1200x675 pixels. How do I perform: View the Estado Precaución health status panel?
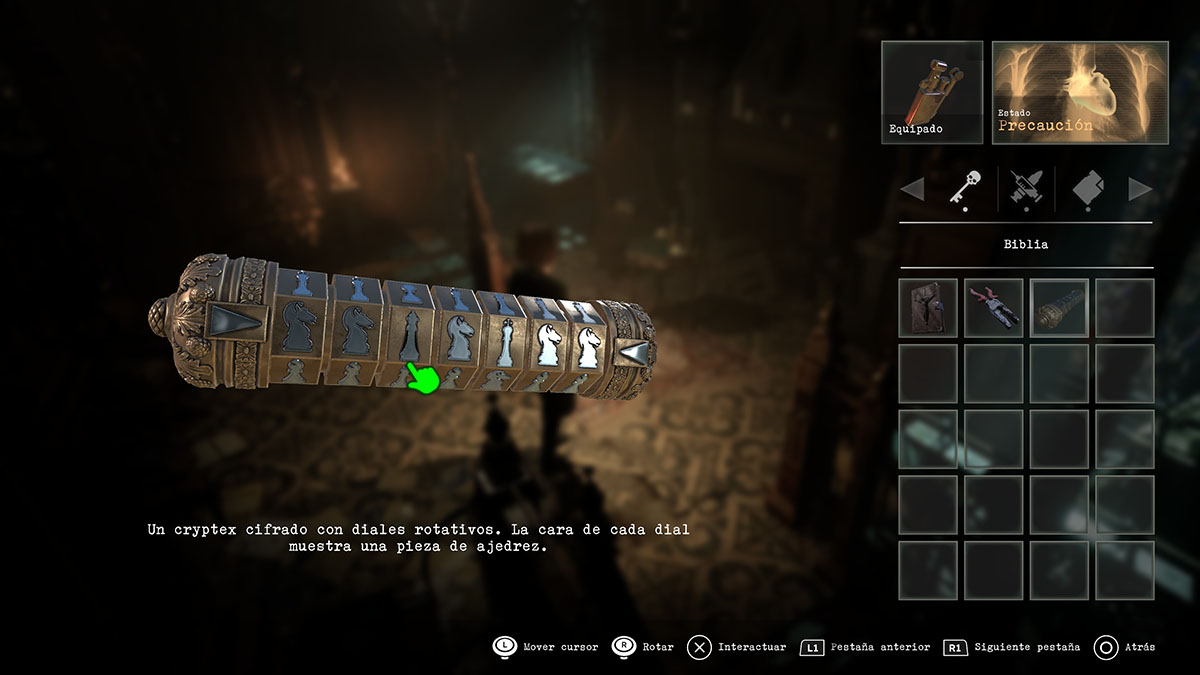pos(1080,91)
